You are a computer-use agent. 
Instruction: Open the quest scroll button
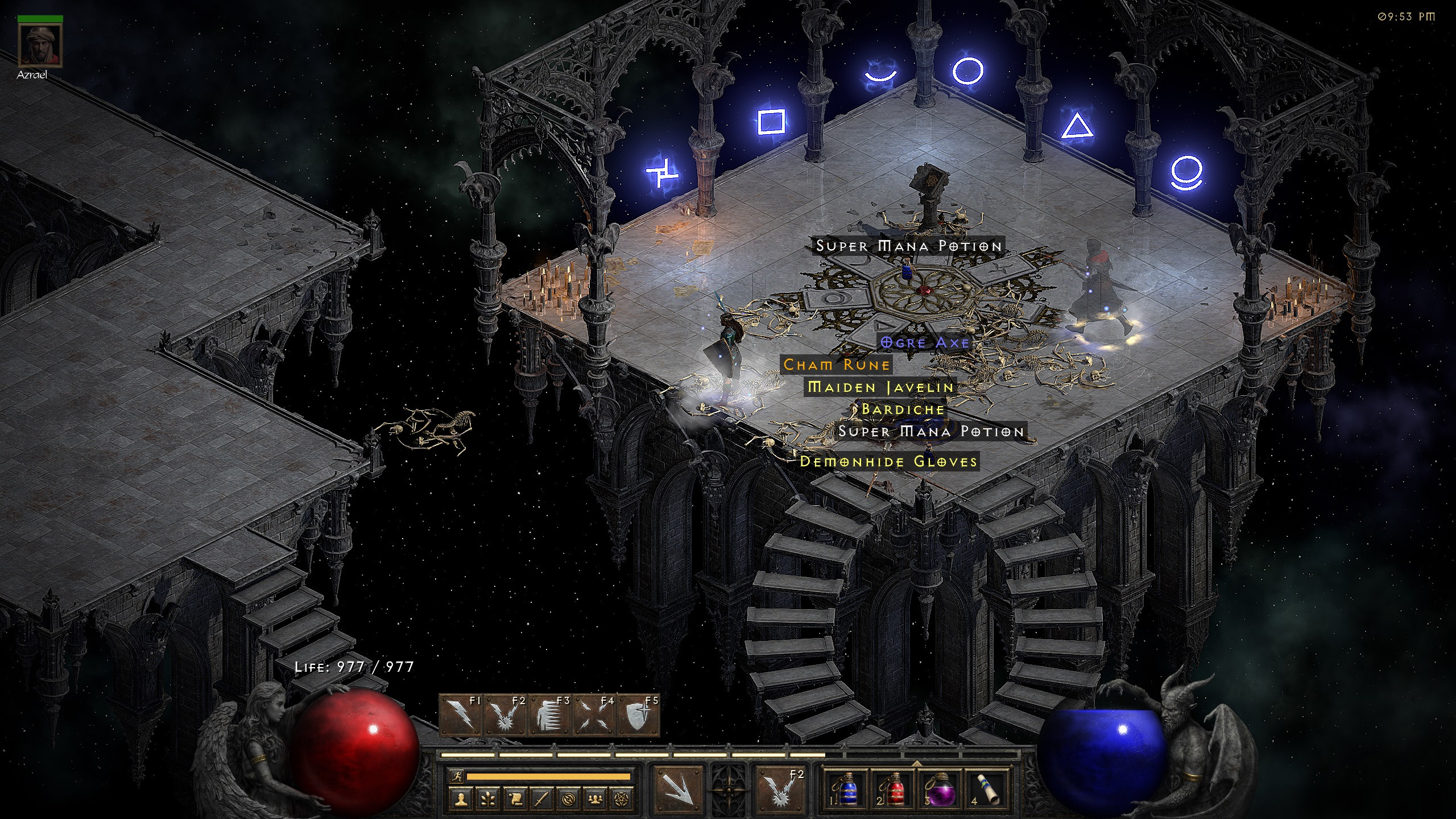(515, 800)
